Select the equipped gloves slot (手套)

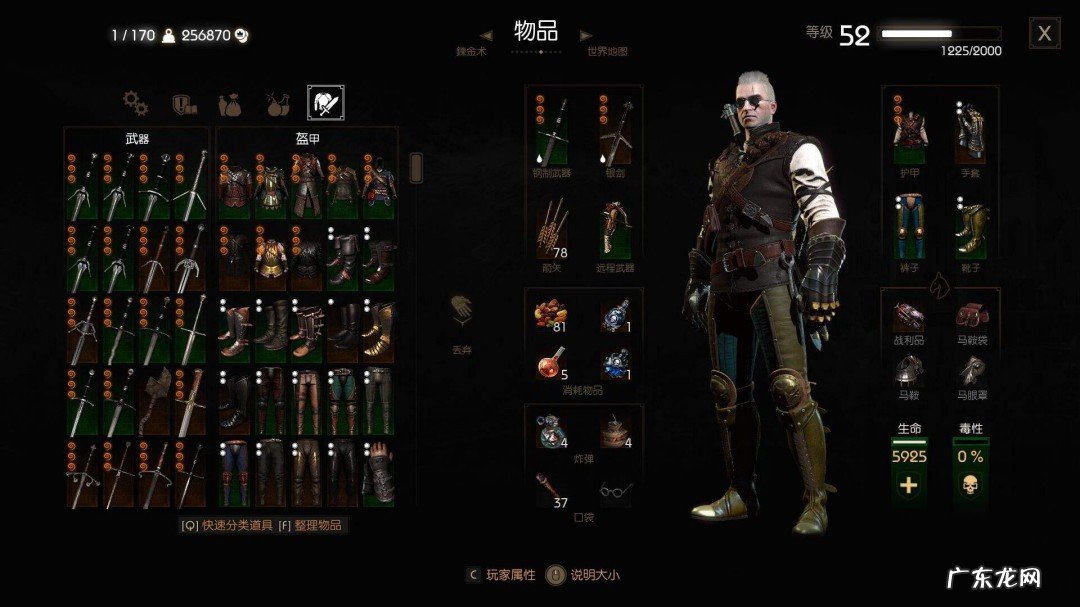point(971,130)
